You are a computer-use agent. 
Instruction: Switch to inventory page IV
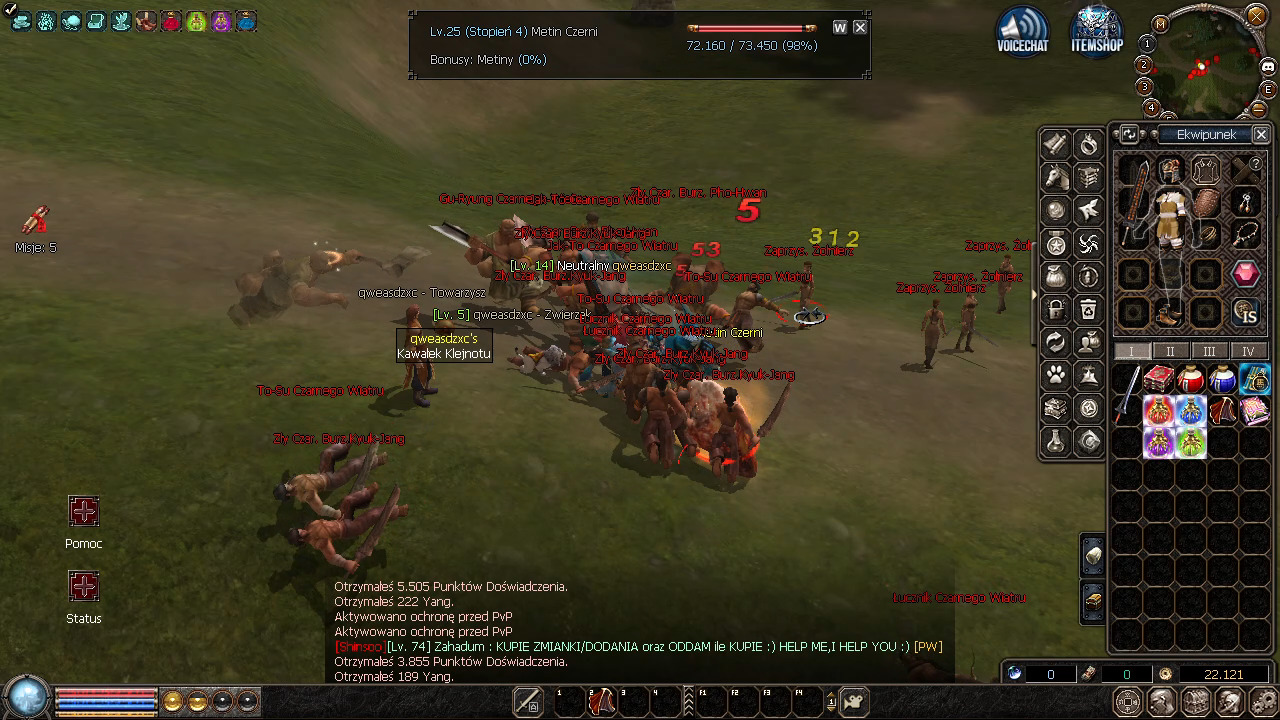[x=1247, y=351]
